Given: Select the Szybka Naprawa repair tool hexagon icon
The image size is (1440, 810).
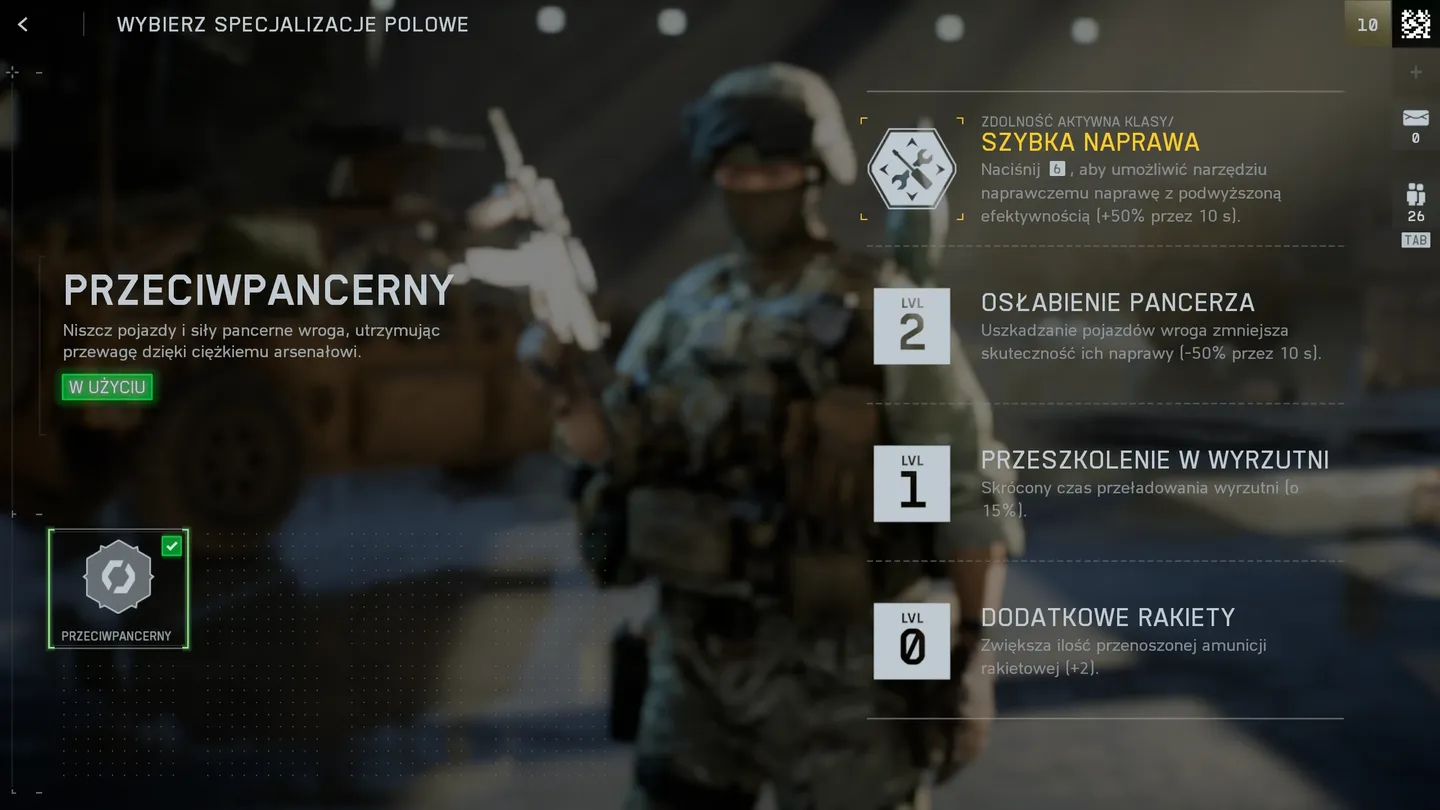Looking at the screenshot, I should [x=910, y=168].
